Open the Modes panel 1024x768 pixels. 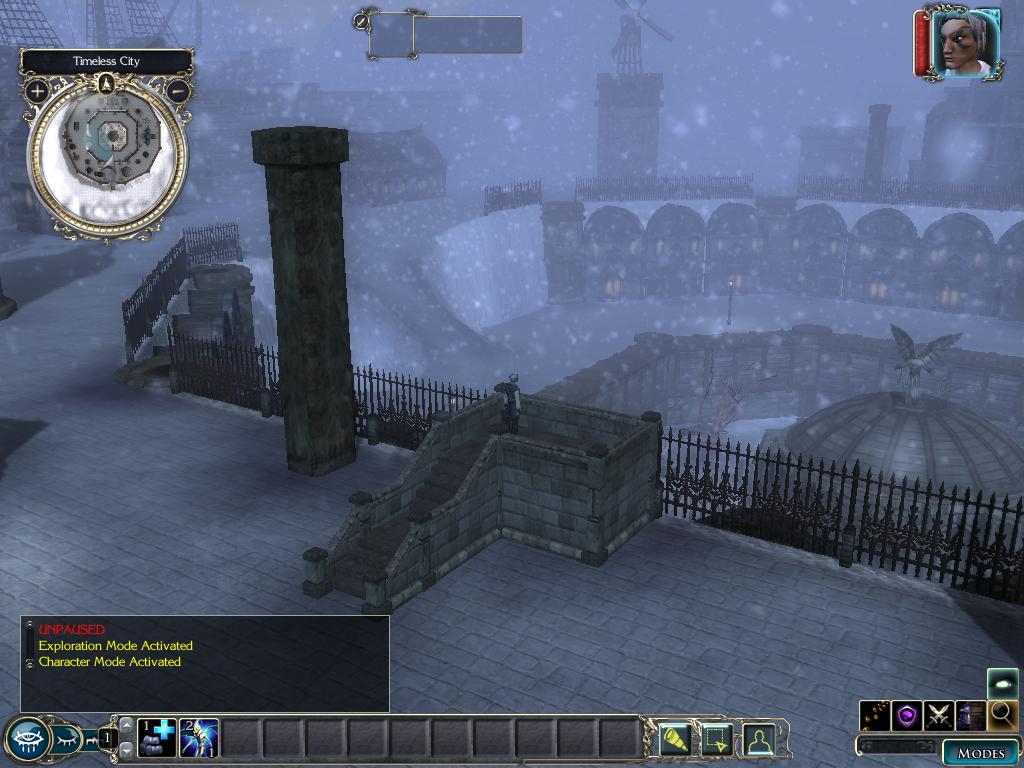coord(980,753)
